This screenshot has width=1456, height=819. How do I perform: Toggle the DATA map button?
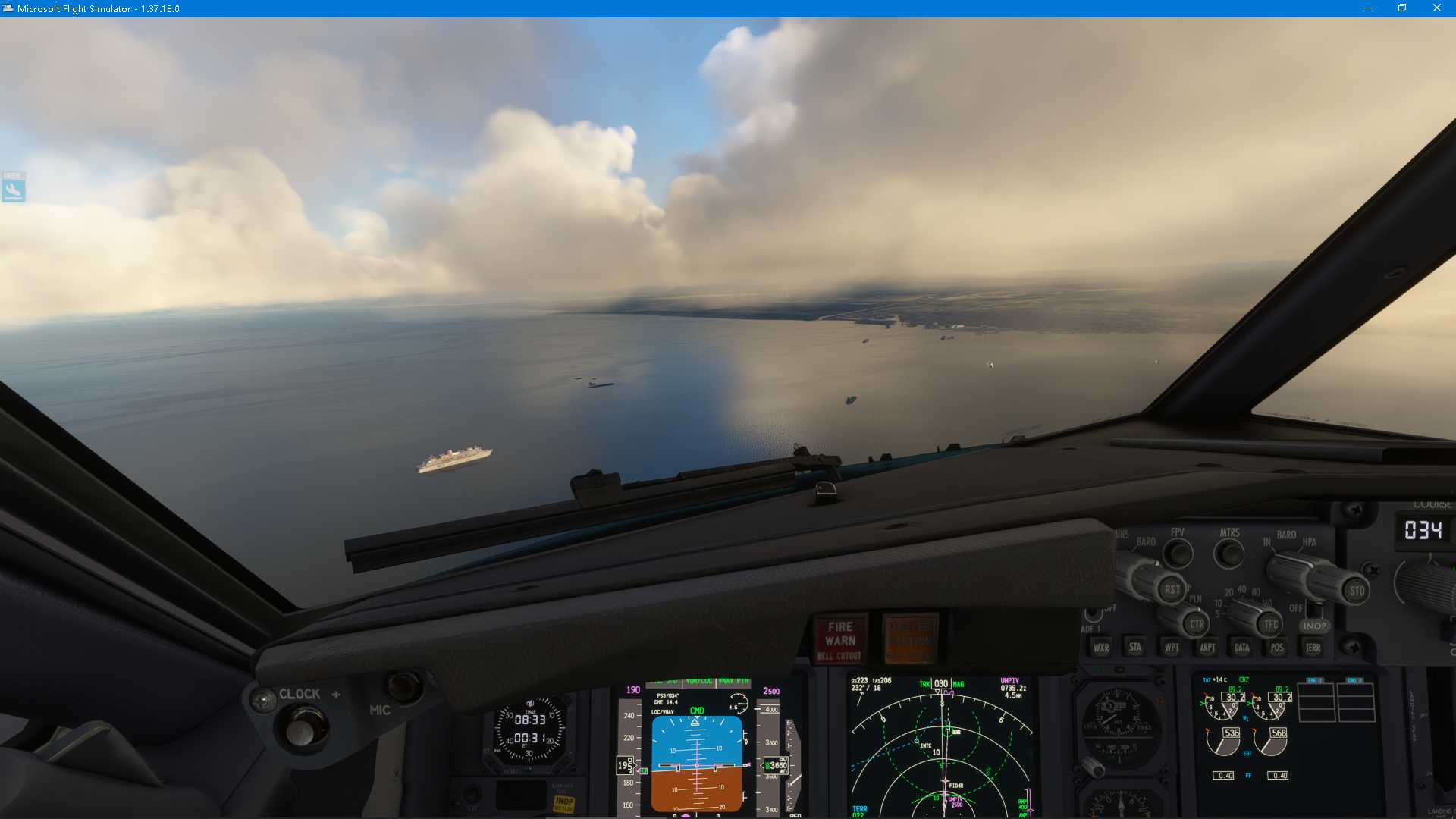coord(1241,648)
